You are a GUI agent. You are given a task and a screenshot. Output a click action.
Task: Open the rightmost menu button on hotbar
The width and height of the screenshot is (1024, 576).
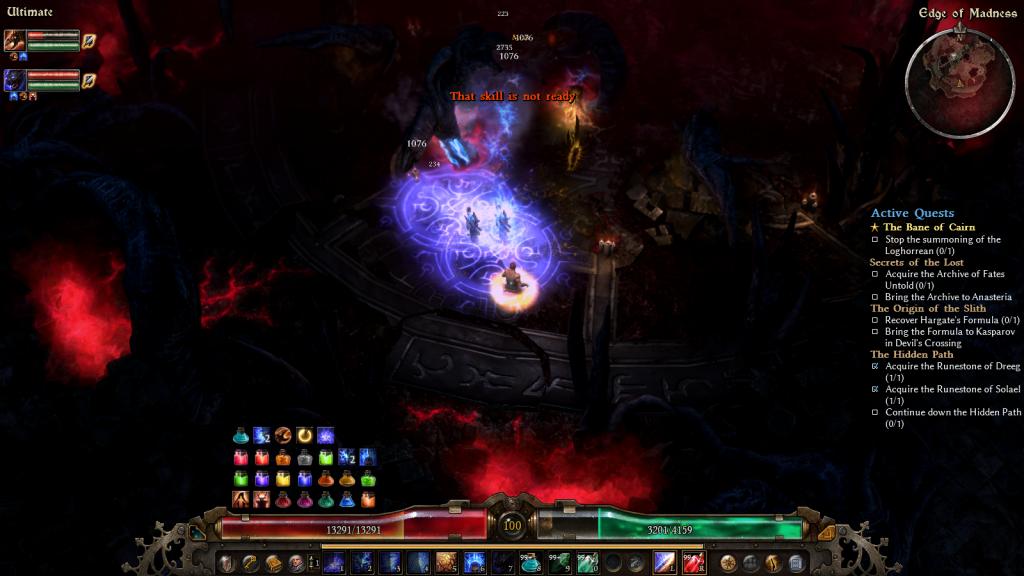(x=796, y=563)
